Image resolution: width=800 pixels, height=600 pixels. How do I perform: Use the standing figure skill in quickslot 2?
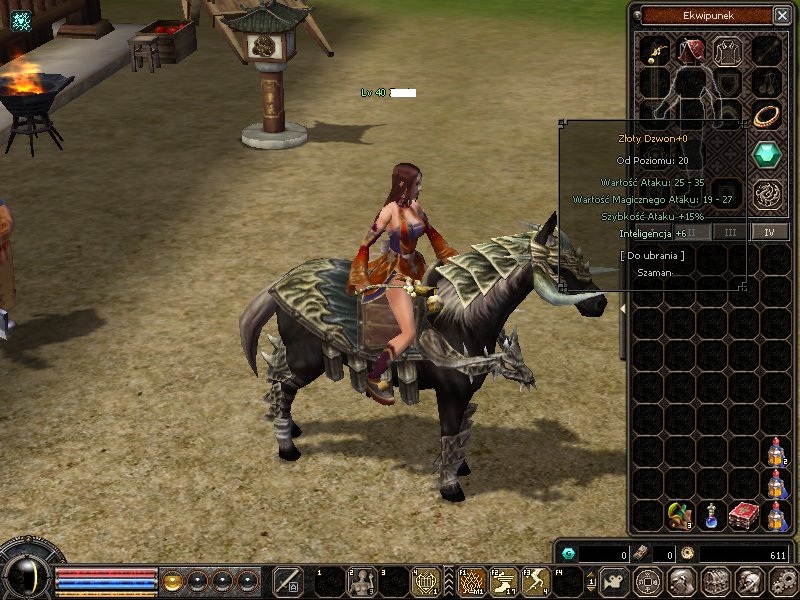click(x=360, y=581)
